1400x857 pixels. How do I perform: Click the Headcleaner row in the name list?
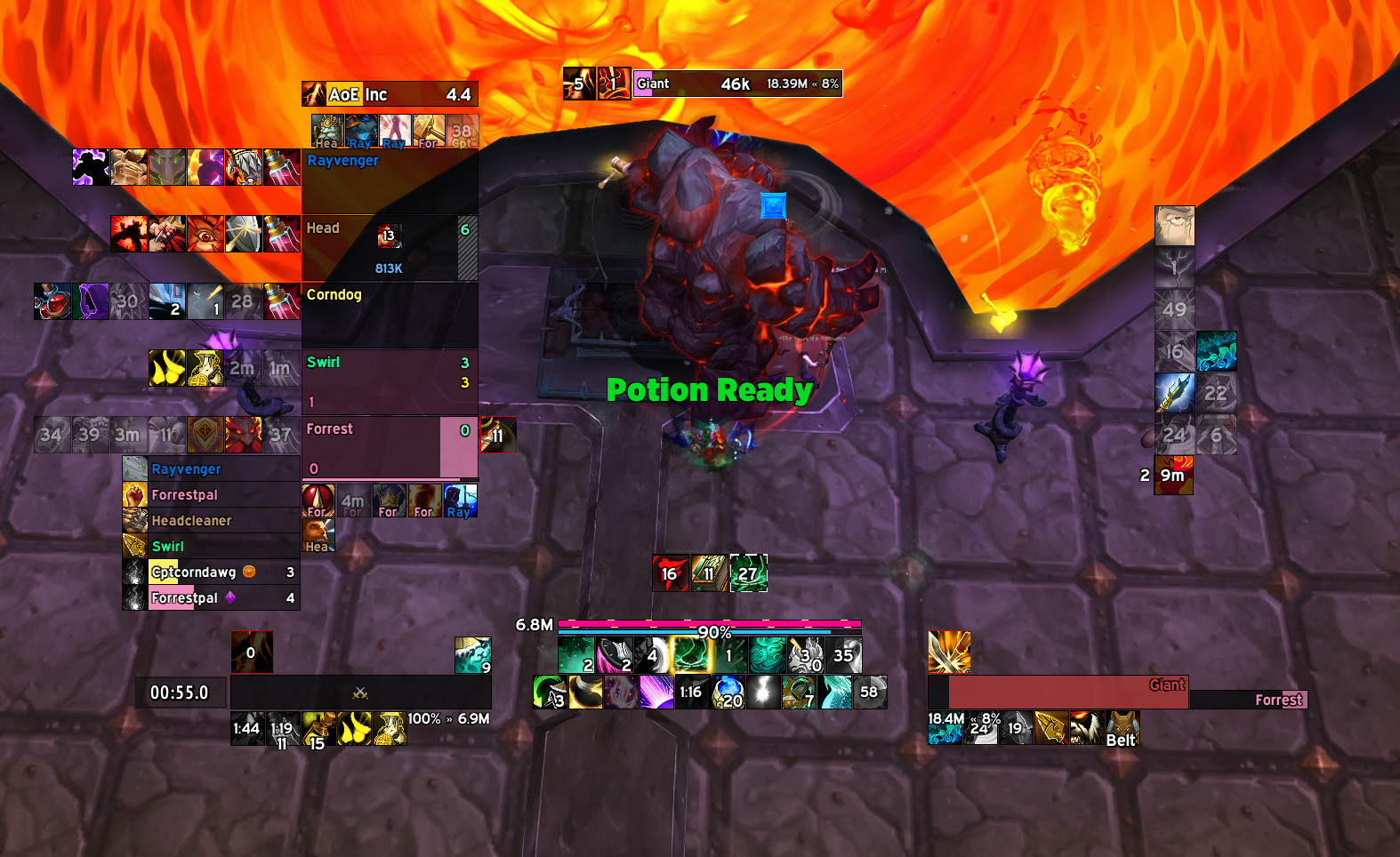(x=212, y=521)
